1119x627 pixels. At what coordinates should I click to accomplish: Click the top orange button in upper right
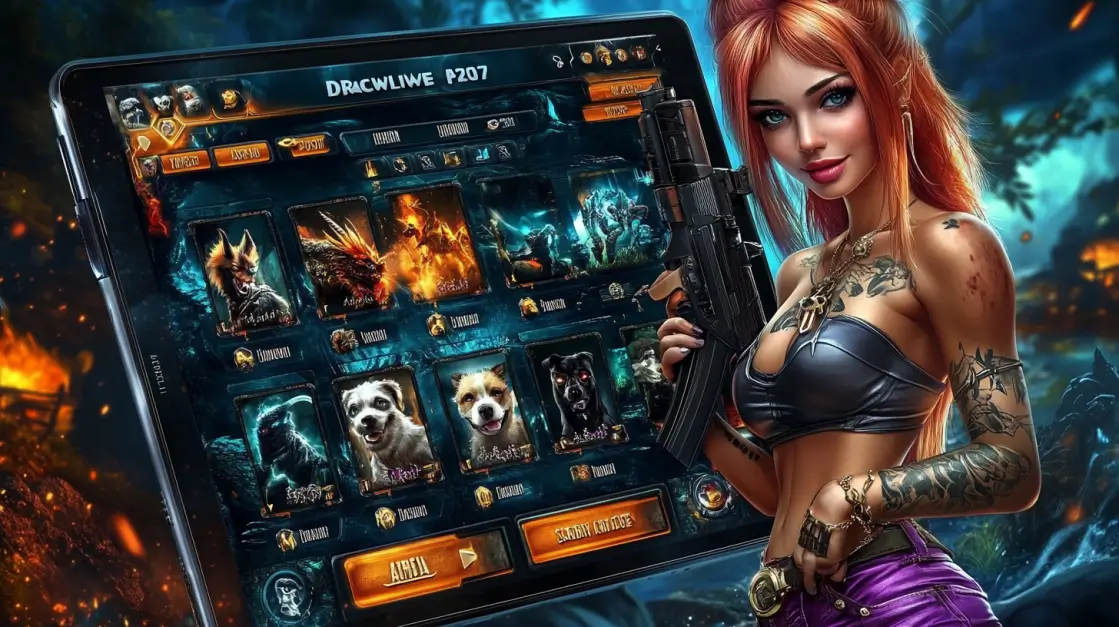(x=623, y=88)
